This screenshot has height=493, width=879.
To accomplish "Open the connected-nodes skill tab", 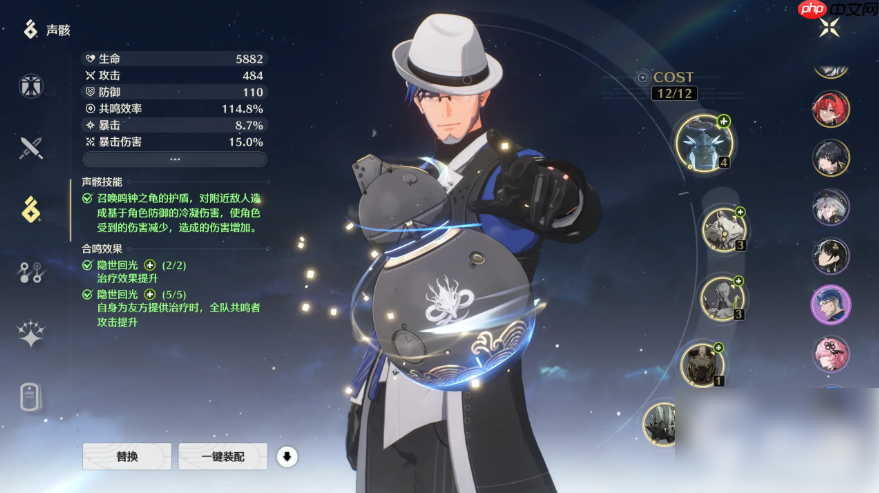I will (x=31, y=272).
